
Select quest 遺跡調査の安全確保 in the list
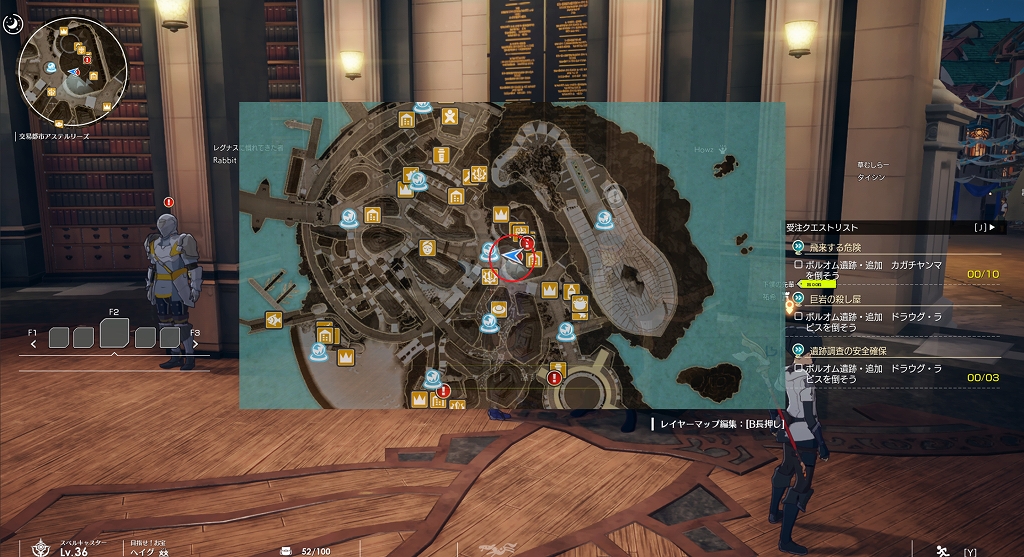(848, 351)
